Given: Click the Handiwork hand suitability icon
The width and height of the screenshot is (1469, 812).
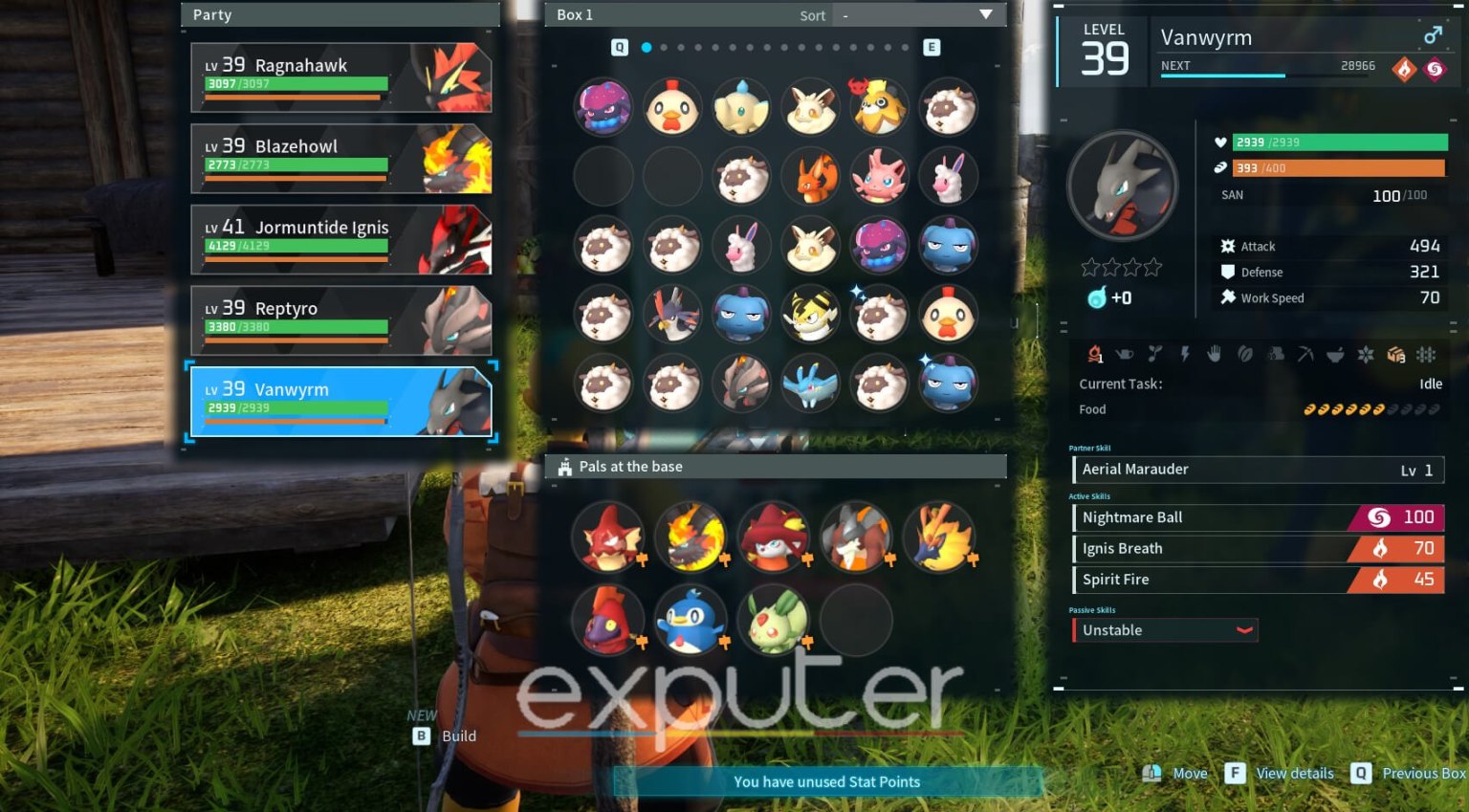Looking at the screenshot, I should (1215, 355).
